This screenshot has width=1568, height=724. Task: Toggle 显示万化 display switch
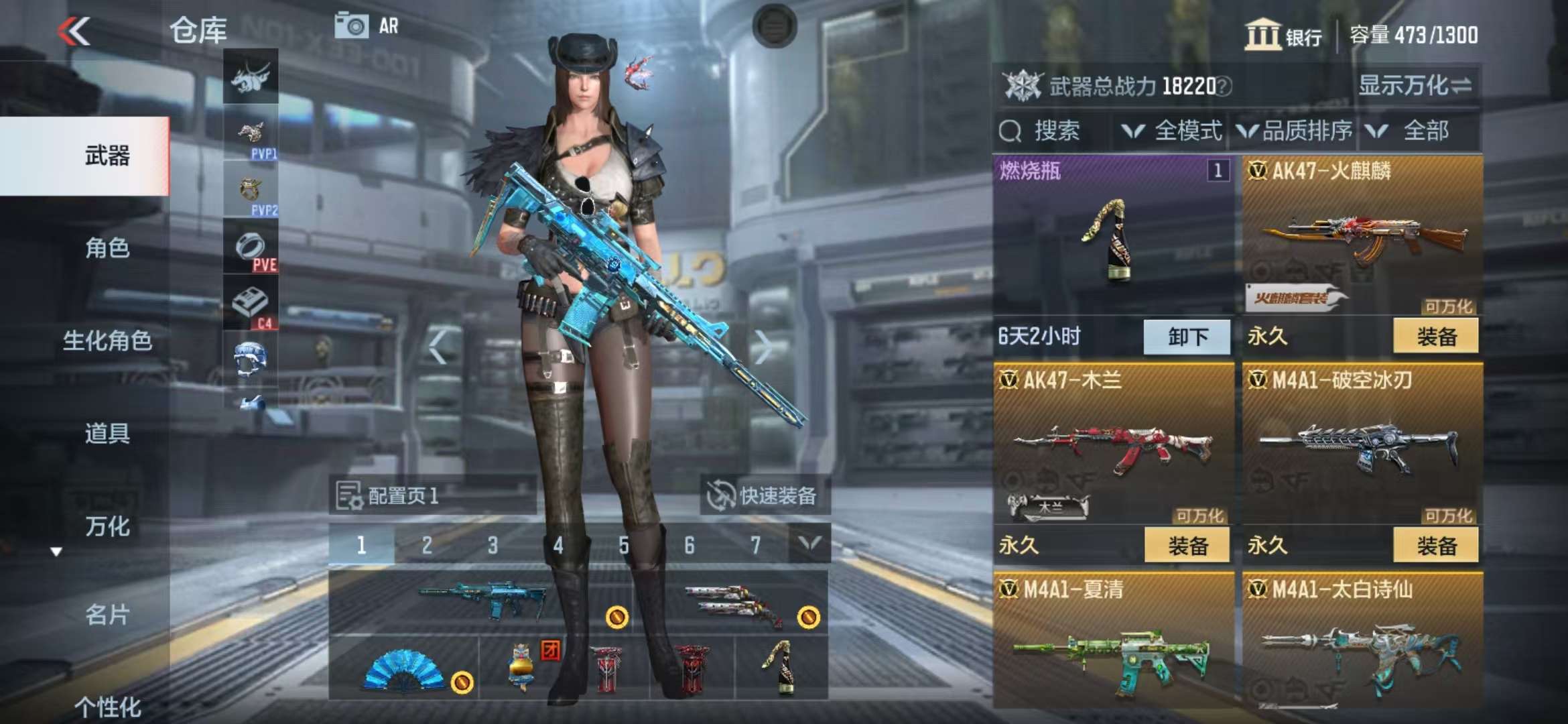click(x=1414, y=86)
